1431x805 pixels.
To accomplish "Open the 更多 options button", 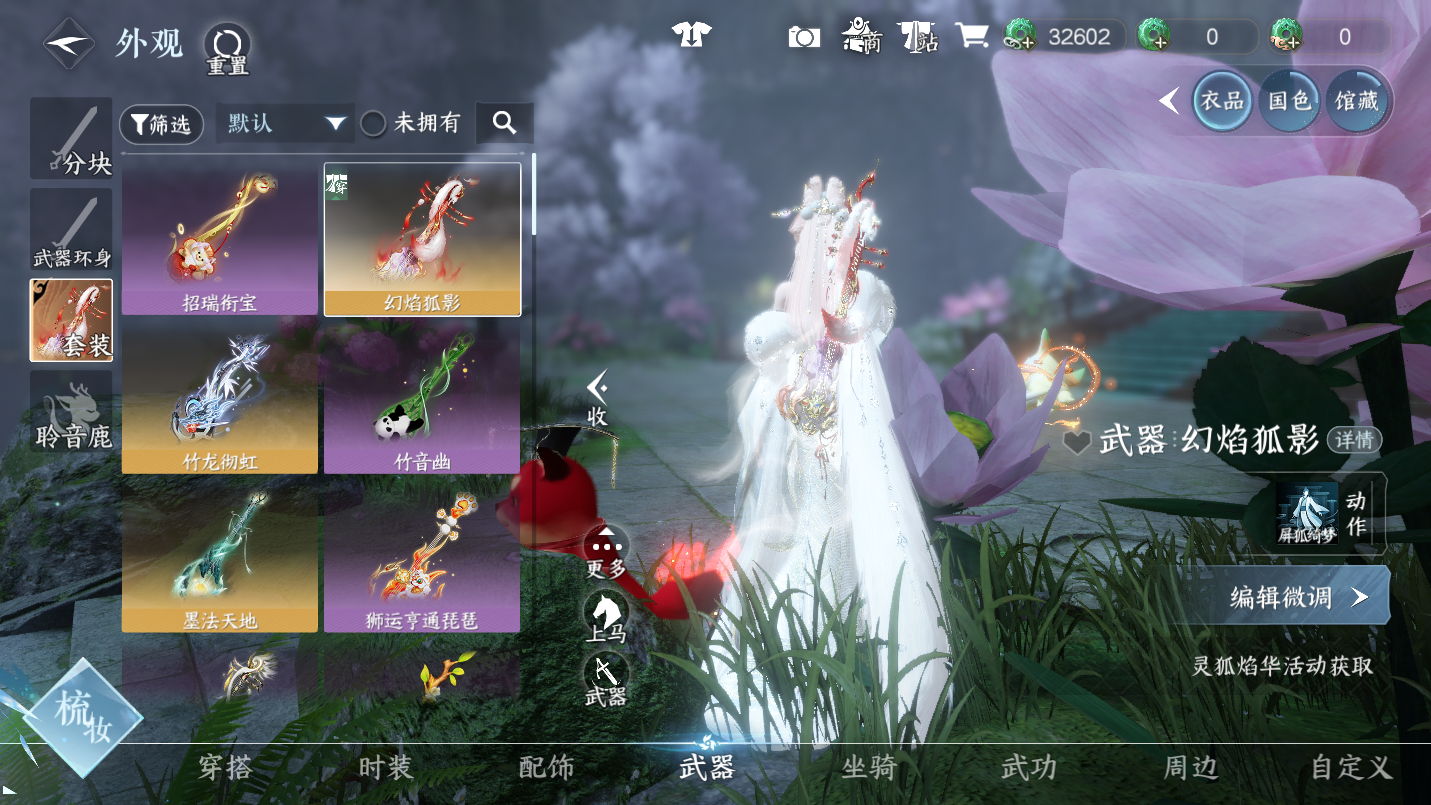I will (605, 552).
